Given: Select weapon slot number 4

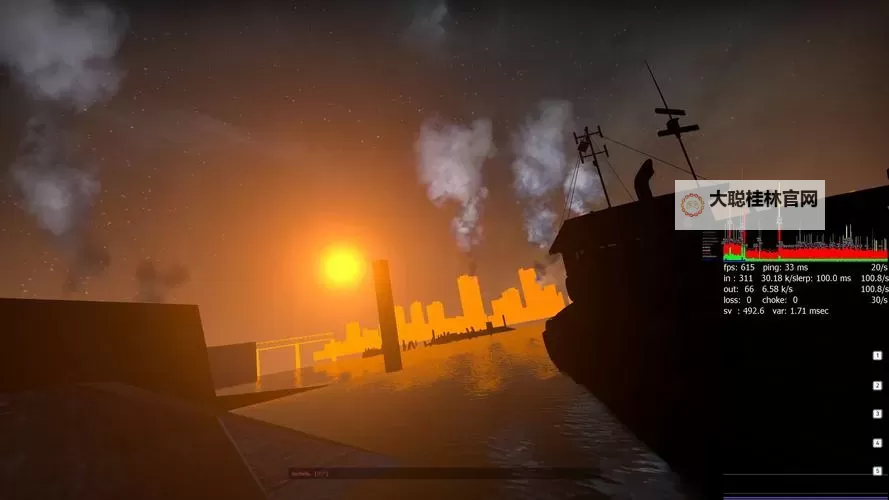Looking at the screenshot, I should point(877,443).
